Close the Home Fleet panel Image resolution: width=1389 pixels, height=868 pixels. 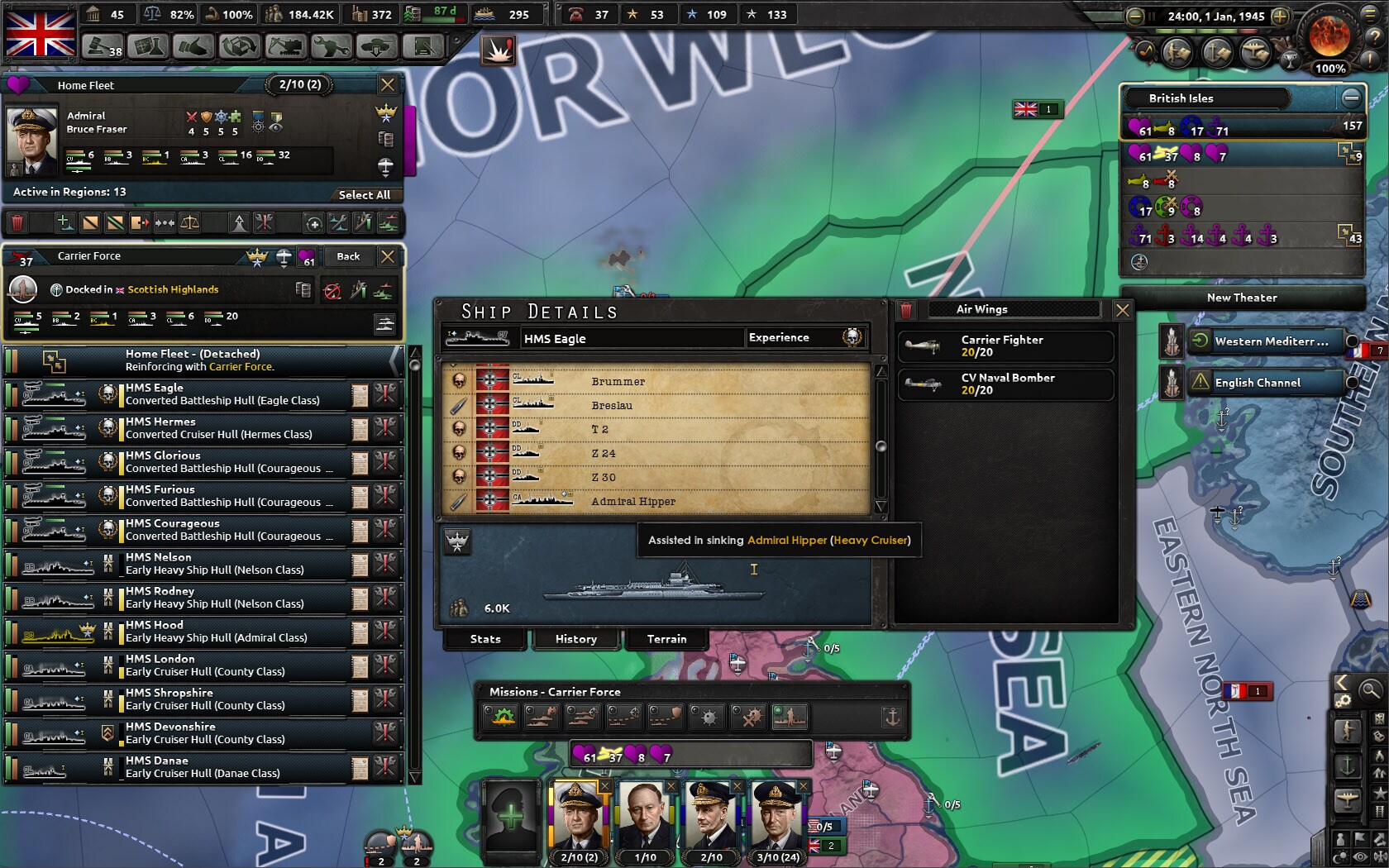tap(387, 84)
